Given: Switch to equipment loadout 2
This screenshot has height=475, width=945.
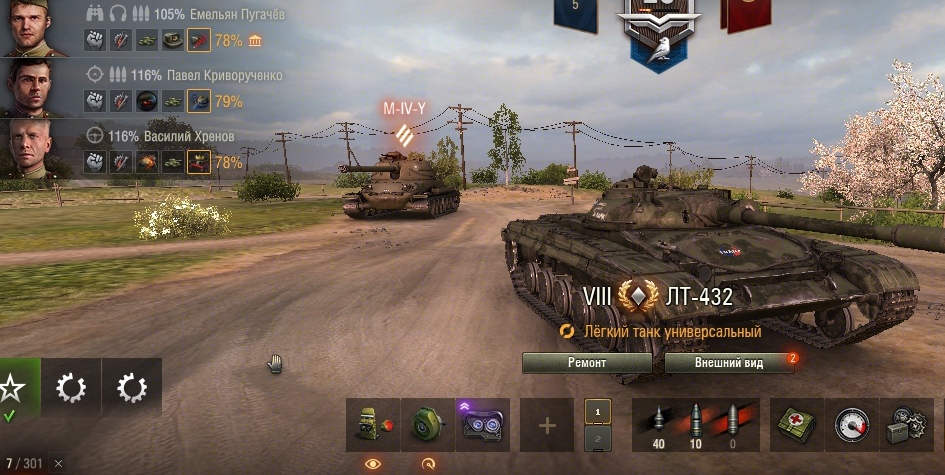Looking at the screenshot, I should (x=597, y=439).
